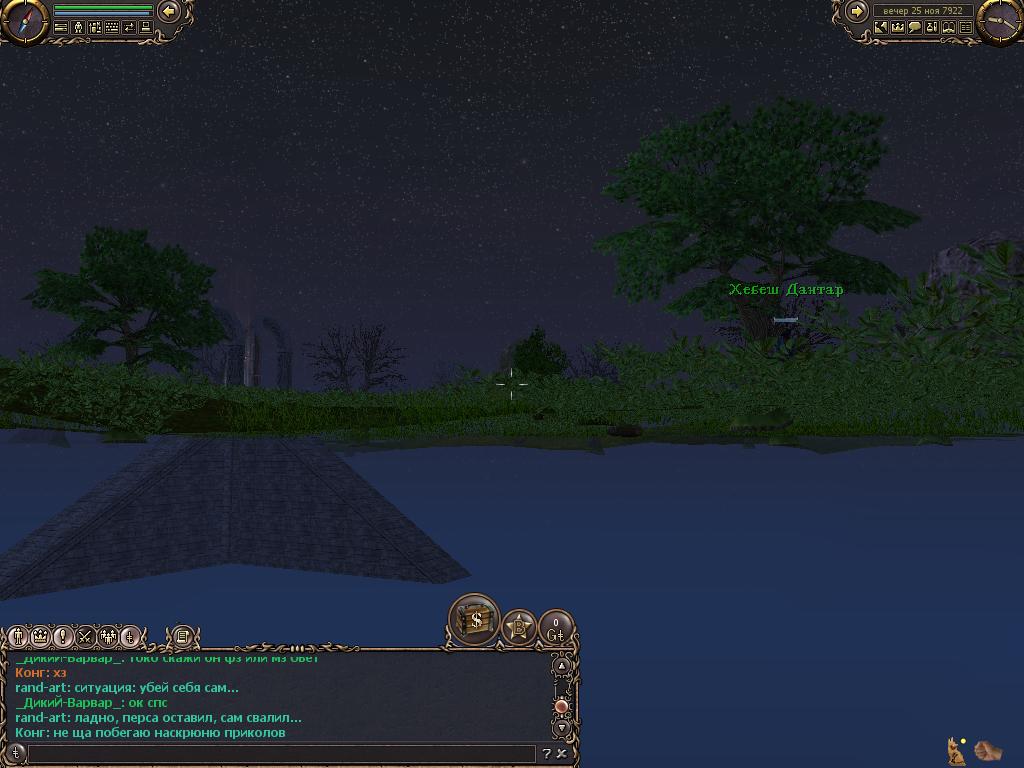Click the treasure chest dollar button

pos(475,620)
